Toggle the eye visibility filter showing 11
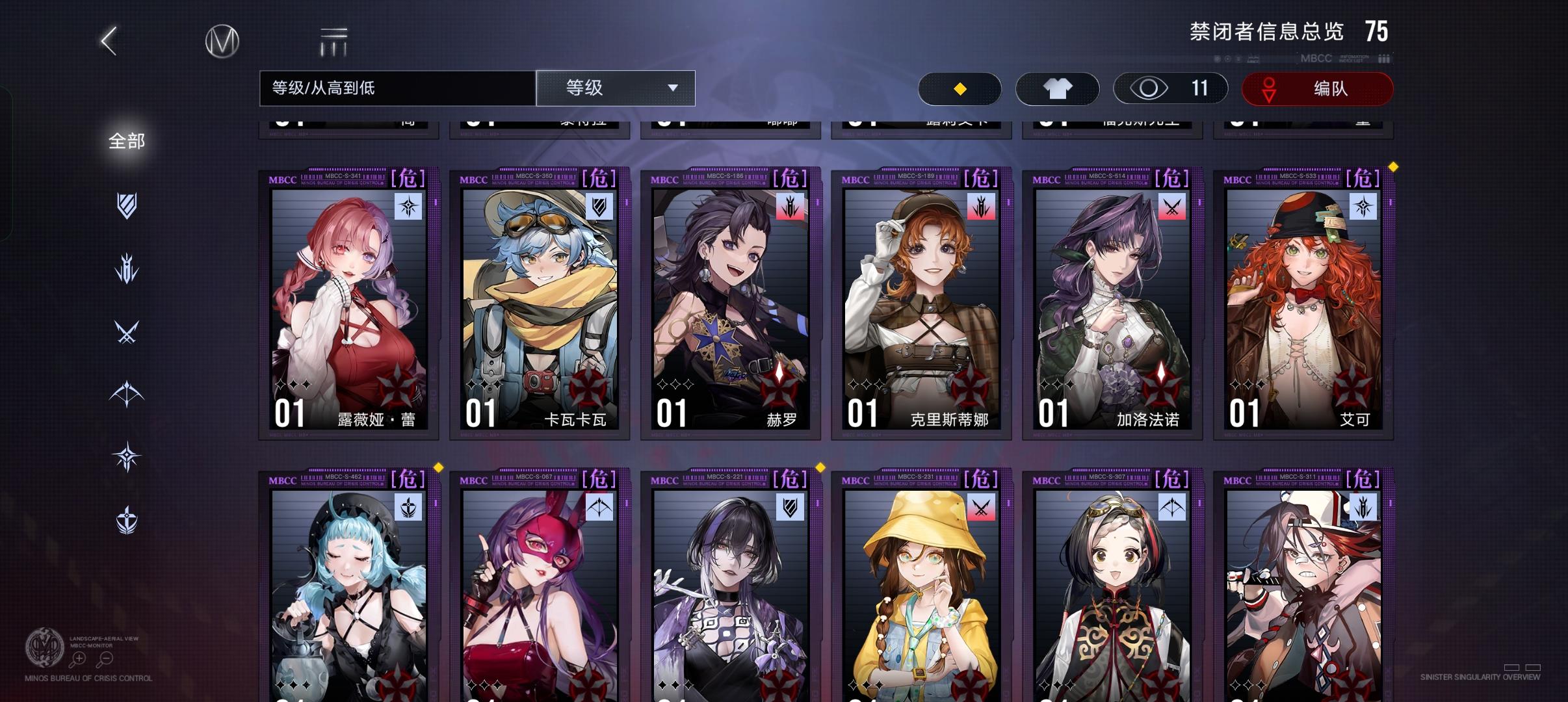The width and height of the screenshot is (1568, 702). (x=1170, y=88)
